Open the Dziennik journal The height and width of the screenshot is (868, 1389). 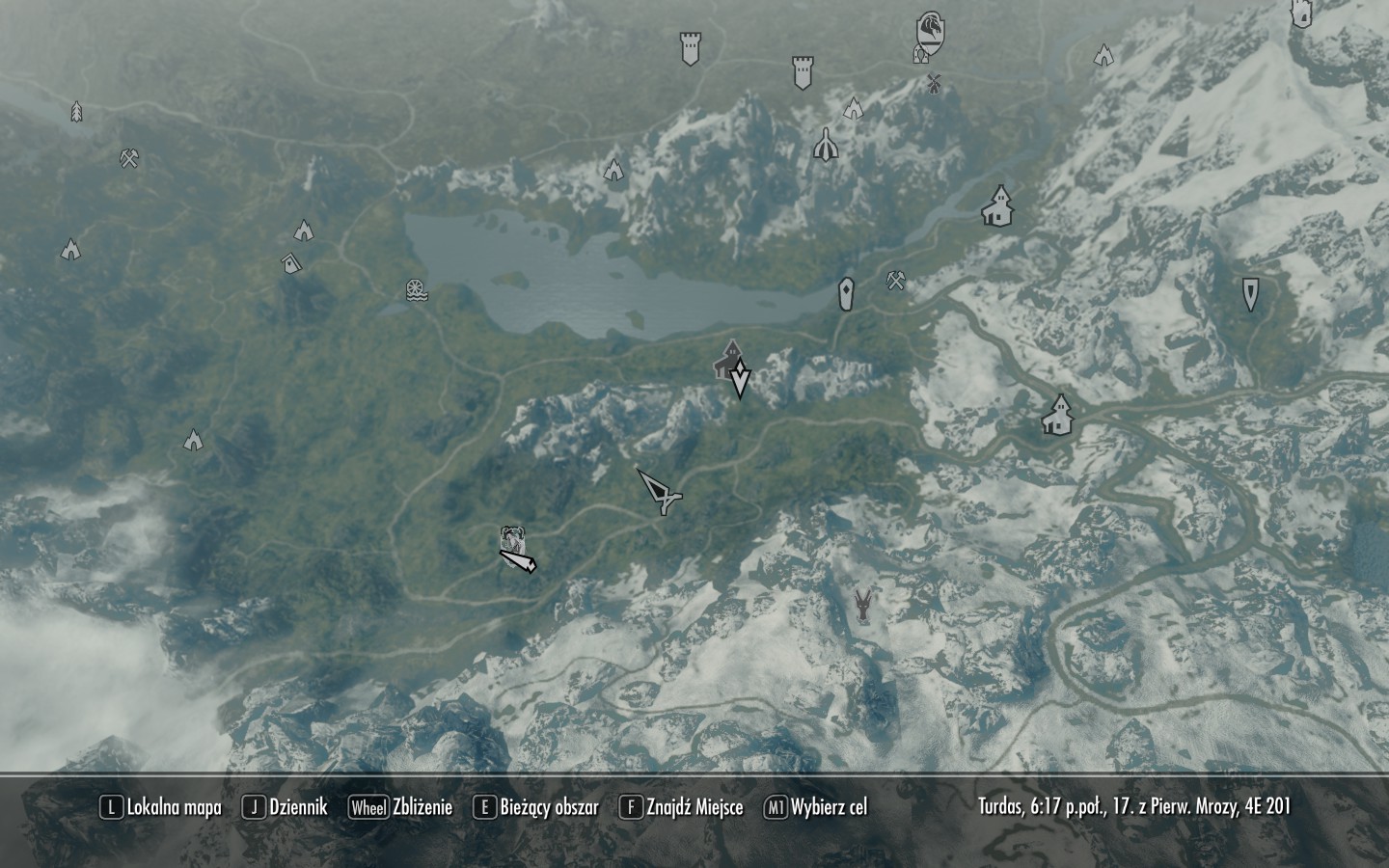pos(286,807)
